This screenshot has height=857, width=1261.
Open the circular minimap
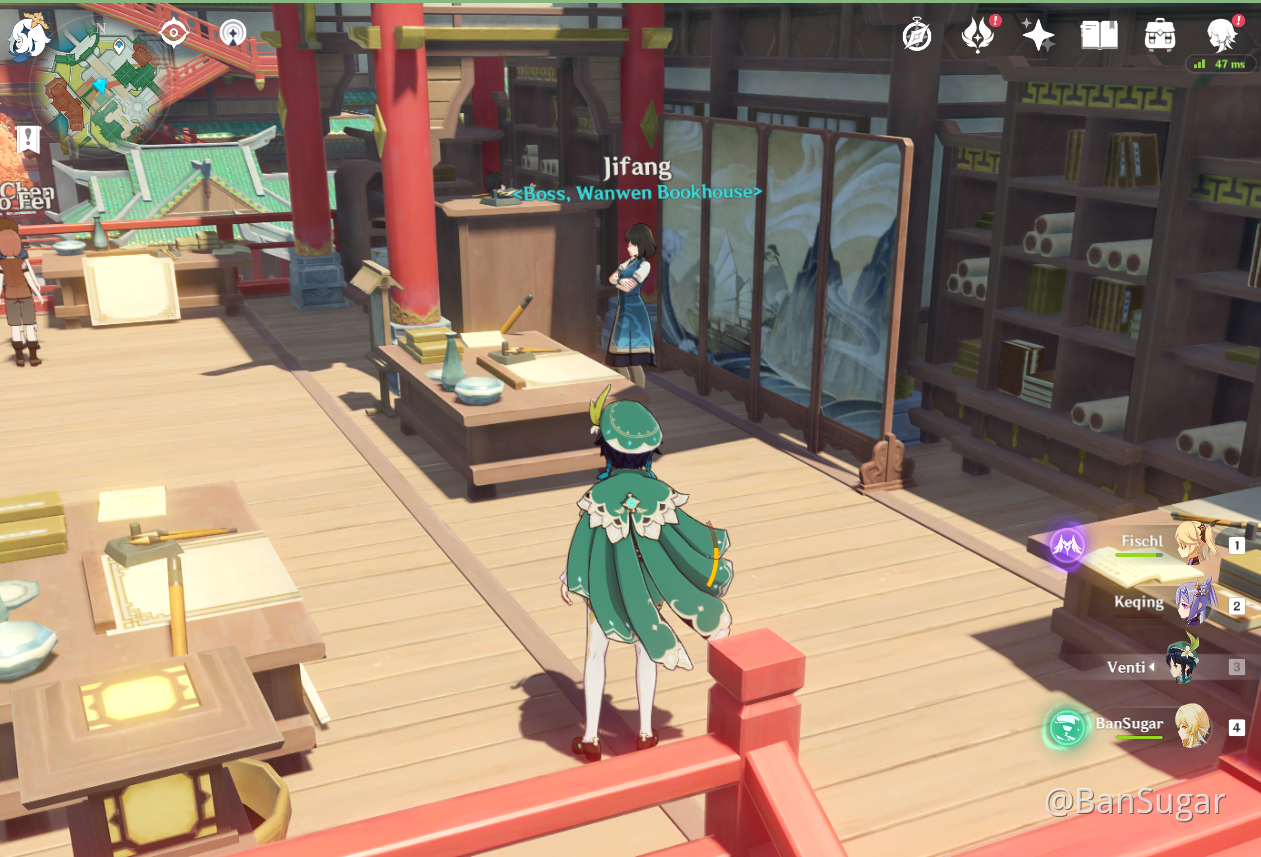tap(103, 88)
